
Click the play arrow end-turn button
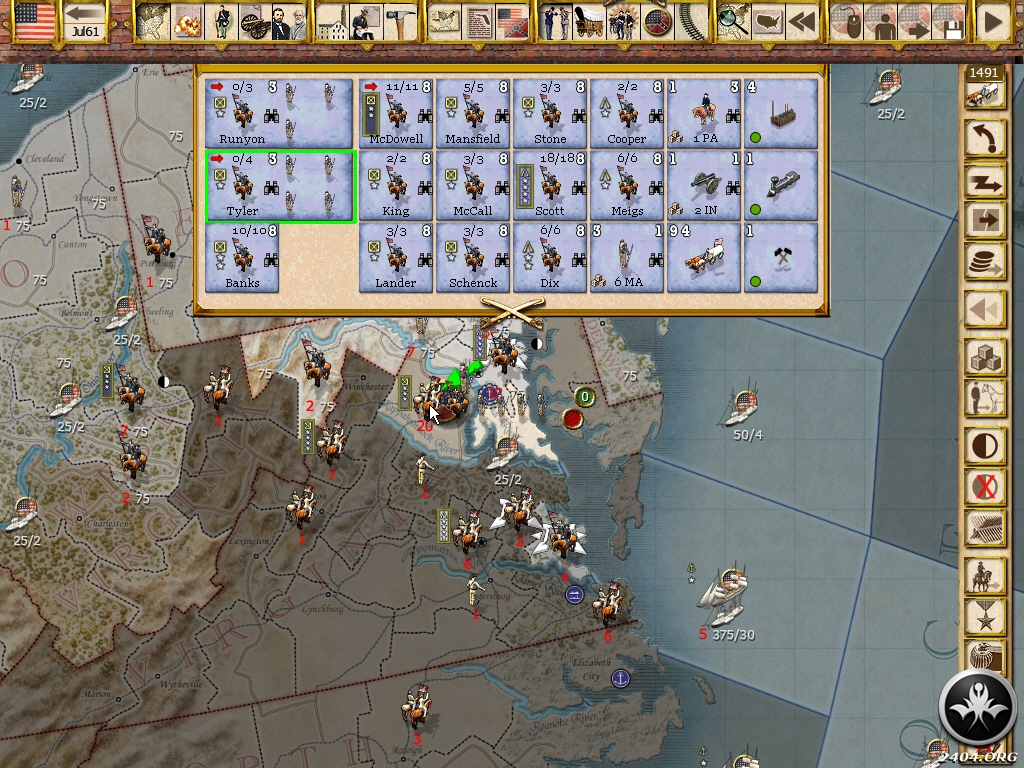(x=993, y=22)
